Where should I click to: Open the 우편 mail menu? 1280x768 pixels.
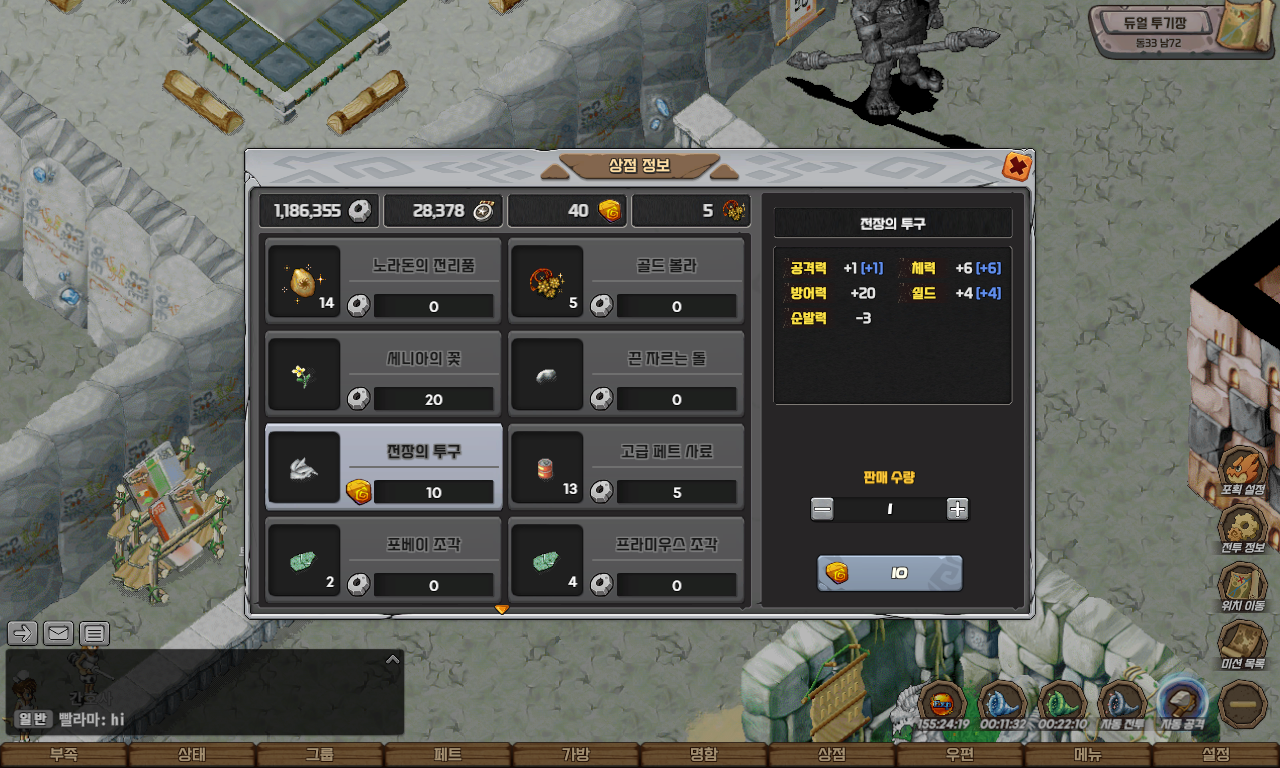[x=959, y=755]
